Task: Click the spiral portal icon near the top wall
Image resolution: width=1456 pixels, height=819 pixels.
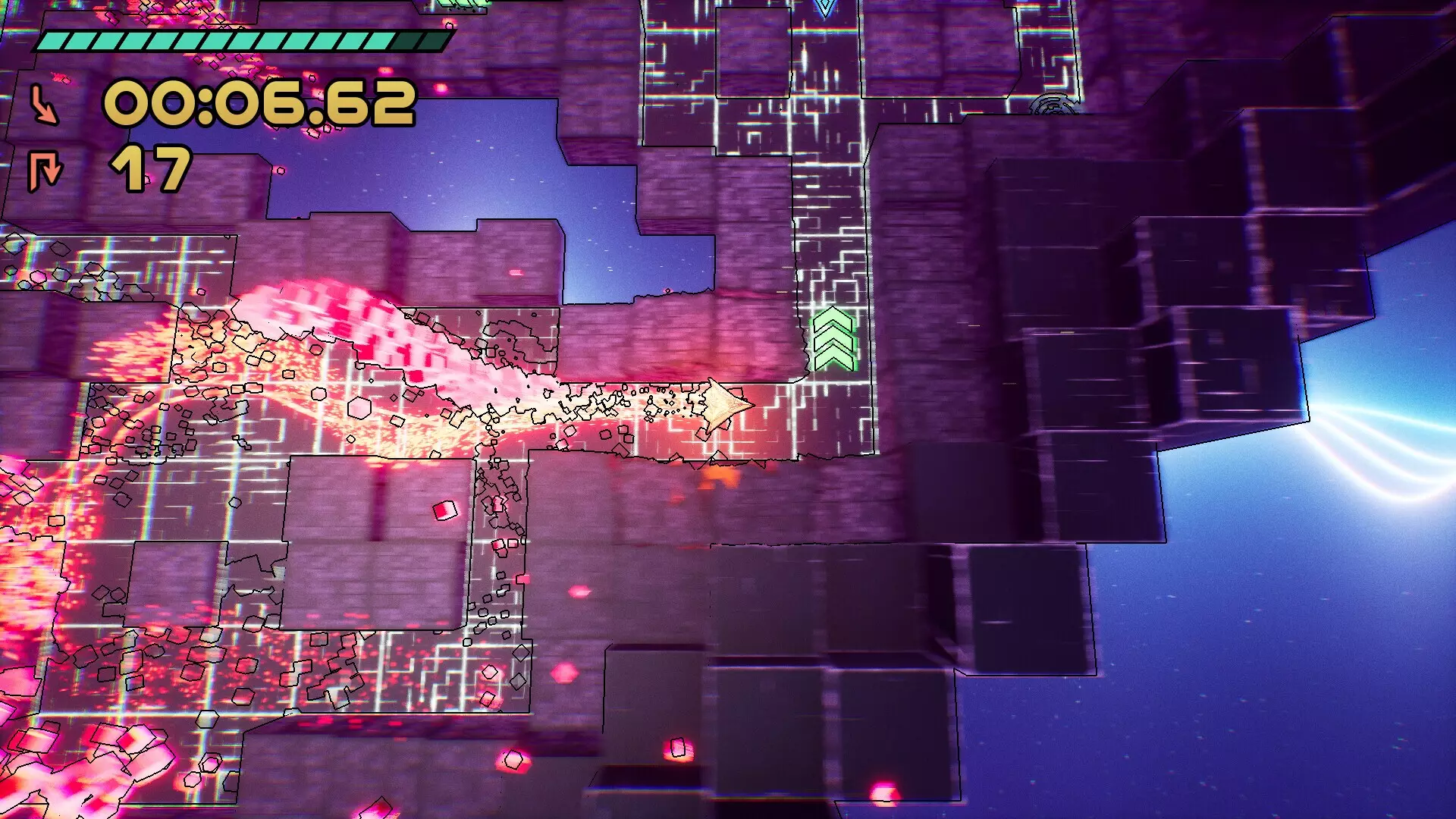Action: pyautogui.click(x=1054, y=103)
